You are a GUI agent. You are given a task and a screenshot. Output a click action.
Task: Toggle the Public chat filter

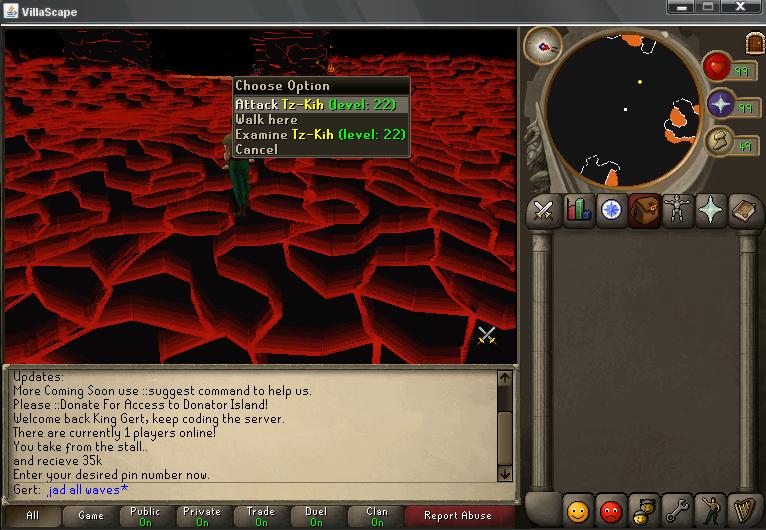[x=145, y=516]
